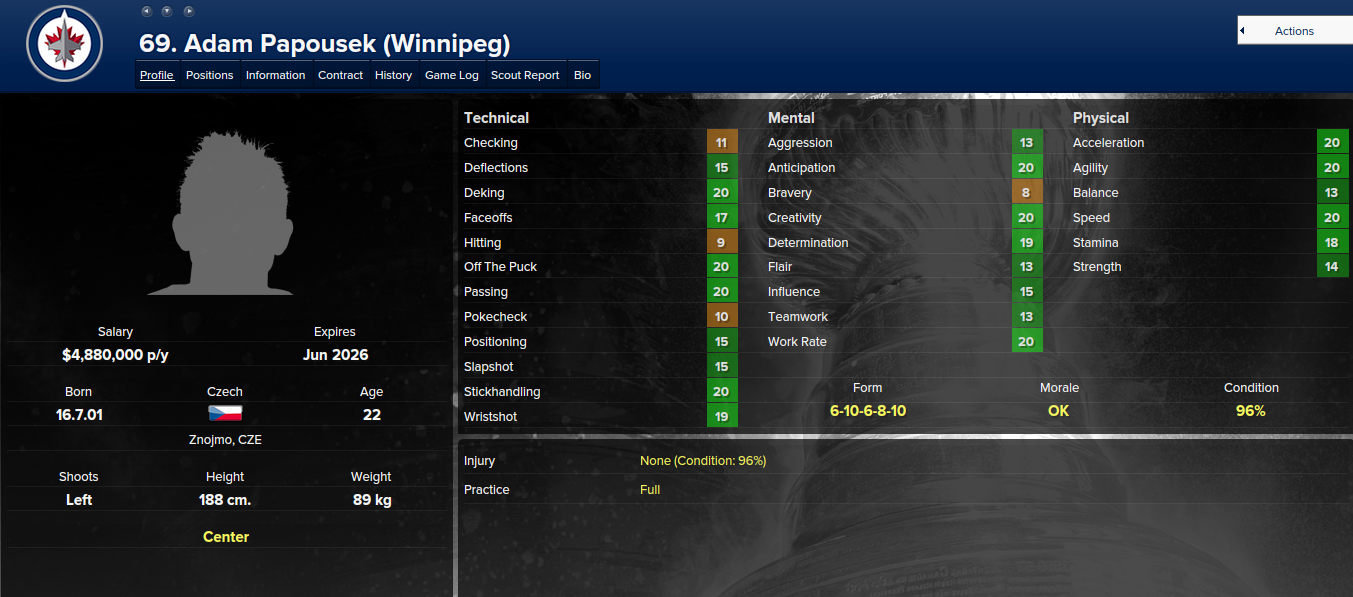This screenshot has width=1353, height=597.
Task: Click the left arrow for previous player
Action: (146, 11)
